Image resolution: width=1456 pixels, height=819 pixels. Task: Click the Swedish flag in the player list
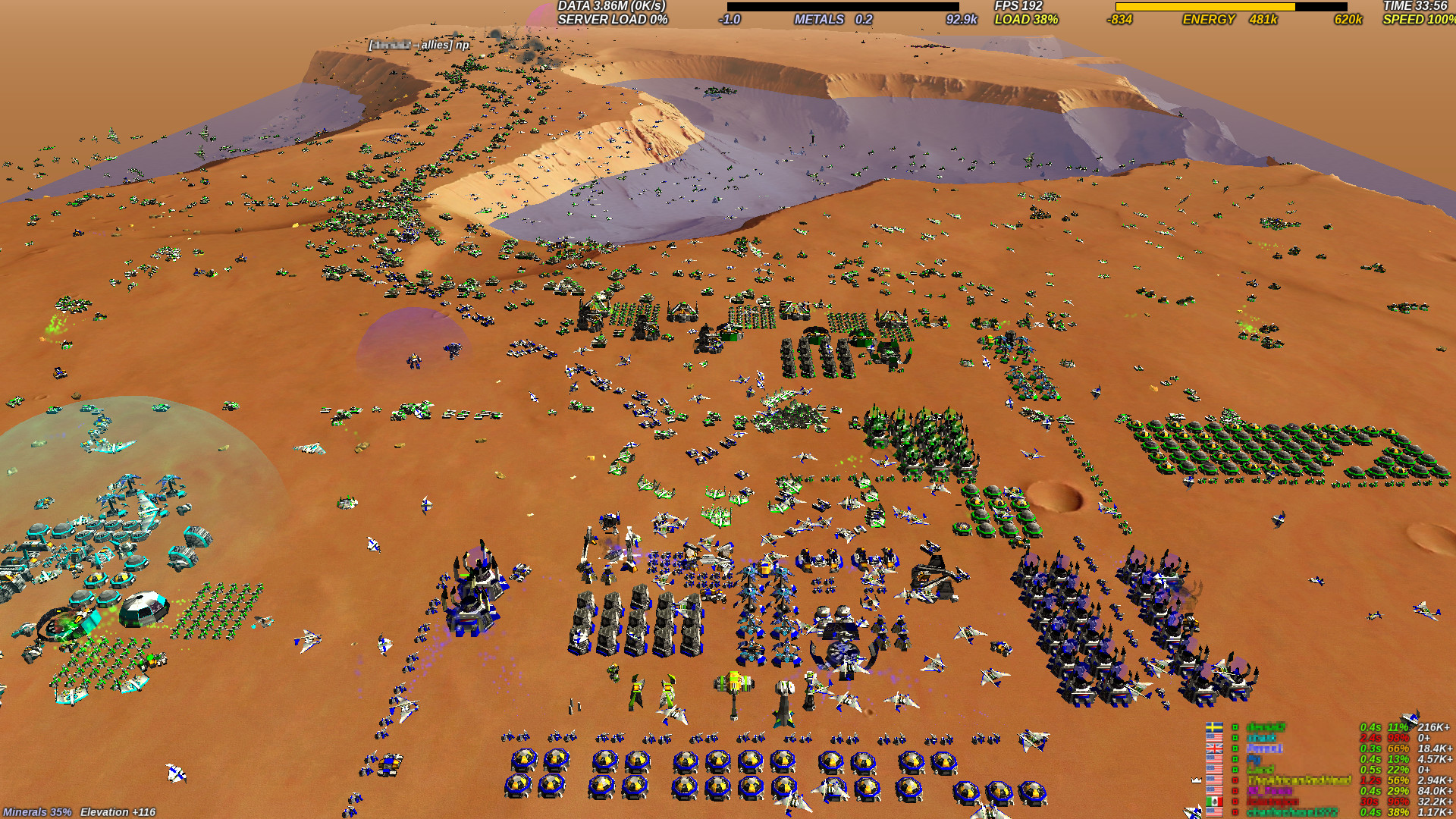(x=1214, y=728)
